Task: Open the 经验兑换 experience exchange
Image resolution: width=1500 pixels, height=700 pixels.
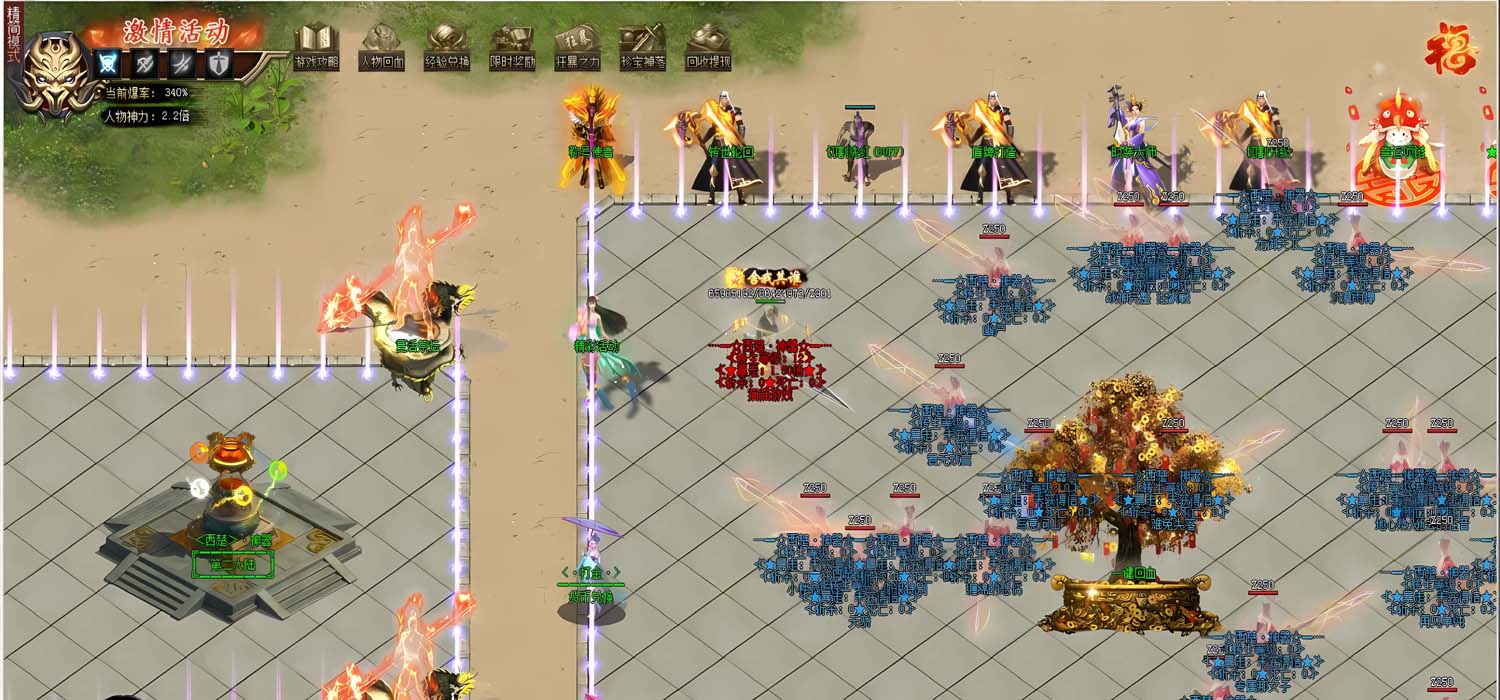Action: point(446,47)
